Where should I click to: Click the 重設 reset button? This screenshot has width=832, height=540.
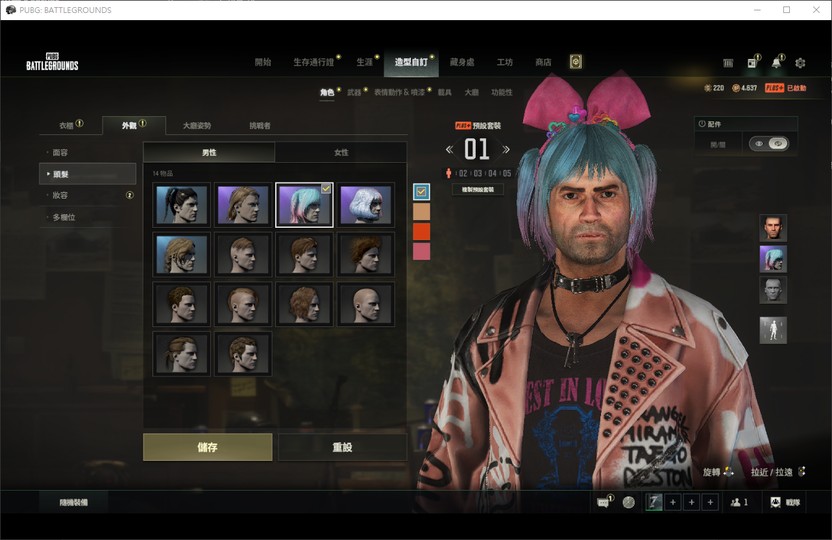pyautogui.click(x=342, y=447)
